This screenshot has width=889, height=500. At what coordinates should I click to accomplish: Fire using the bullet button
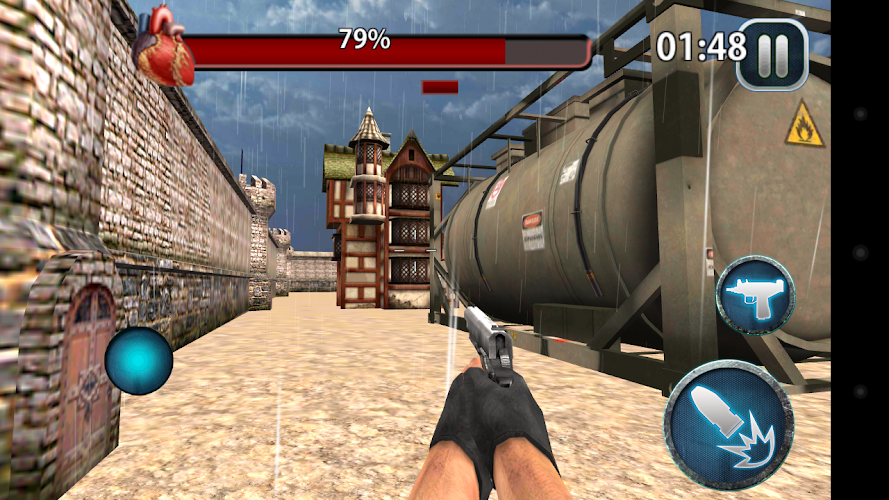point(729,424)
